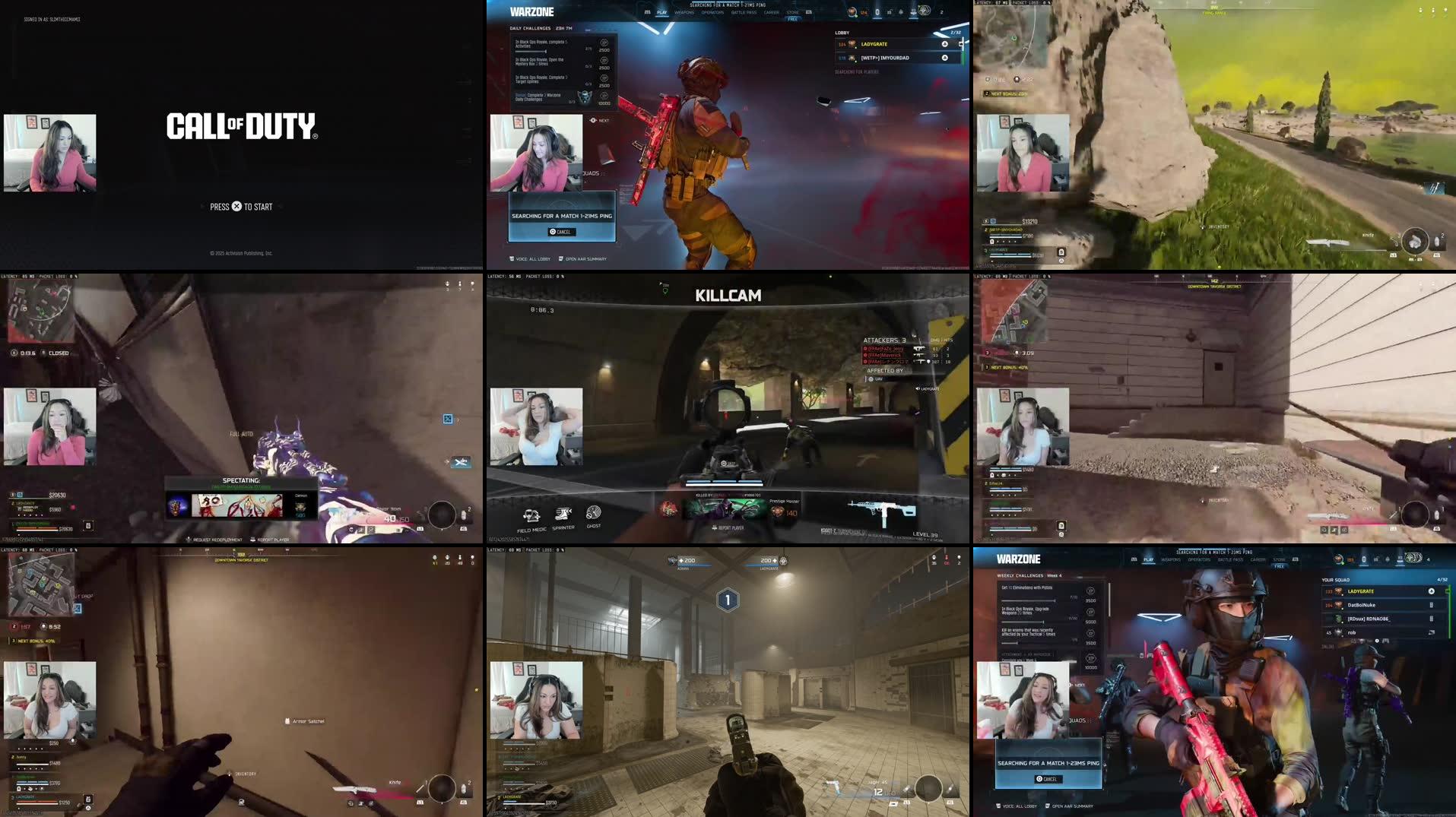Mute LADYGRATE in the lobby player list
1456x817 pixels.
pyautogui.click(x=944, y=43)
